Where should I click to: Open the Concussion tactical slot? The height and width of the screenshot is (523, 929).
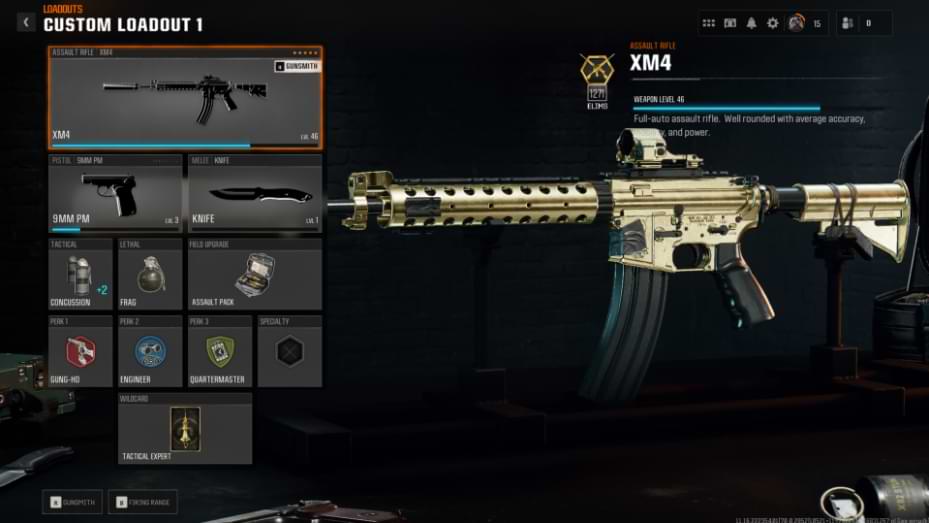click(x=81, y=274)
